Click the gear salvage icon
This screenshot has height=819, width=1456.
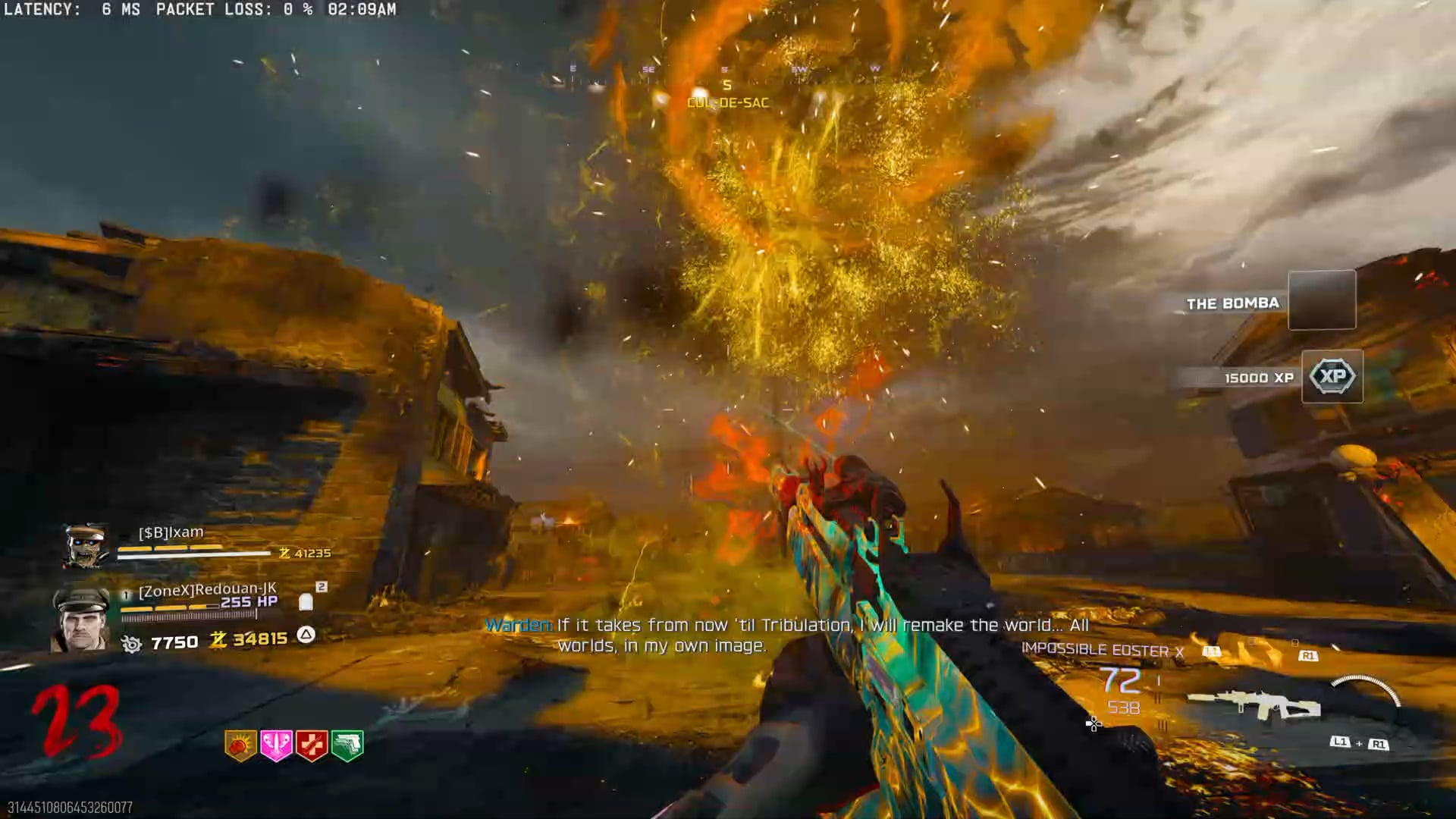(x=132, y=645)
